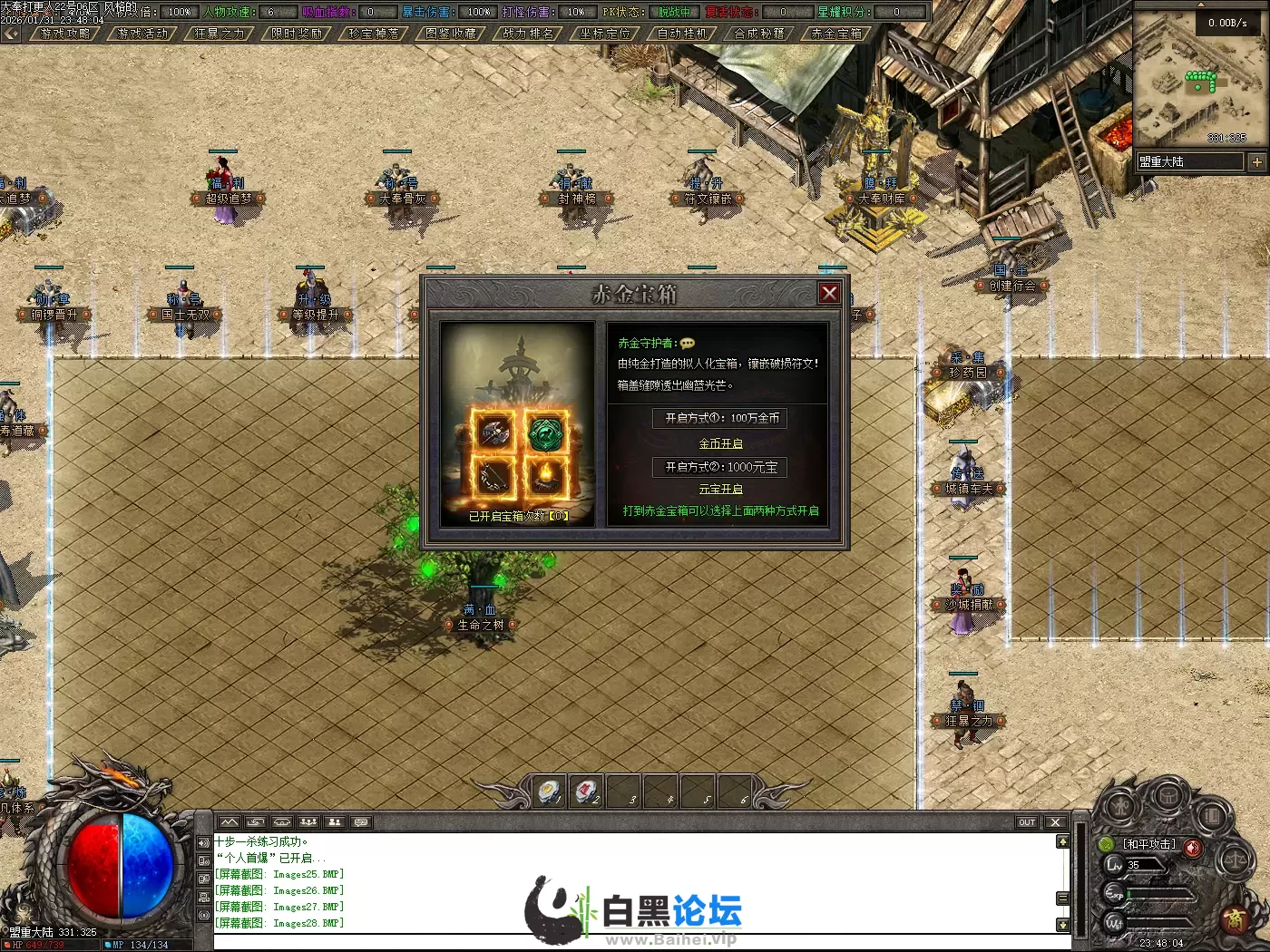Open the 珍宝掉落 menu

pyautogui.click(x=374, y=34)
